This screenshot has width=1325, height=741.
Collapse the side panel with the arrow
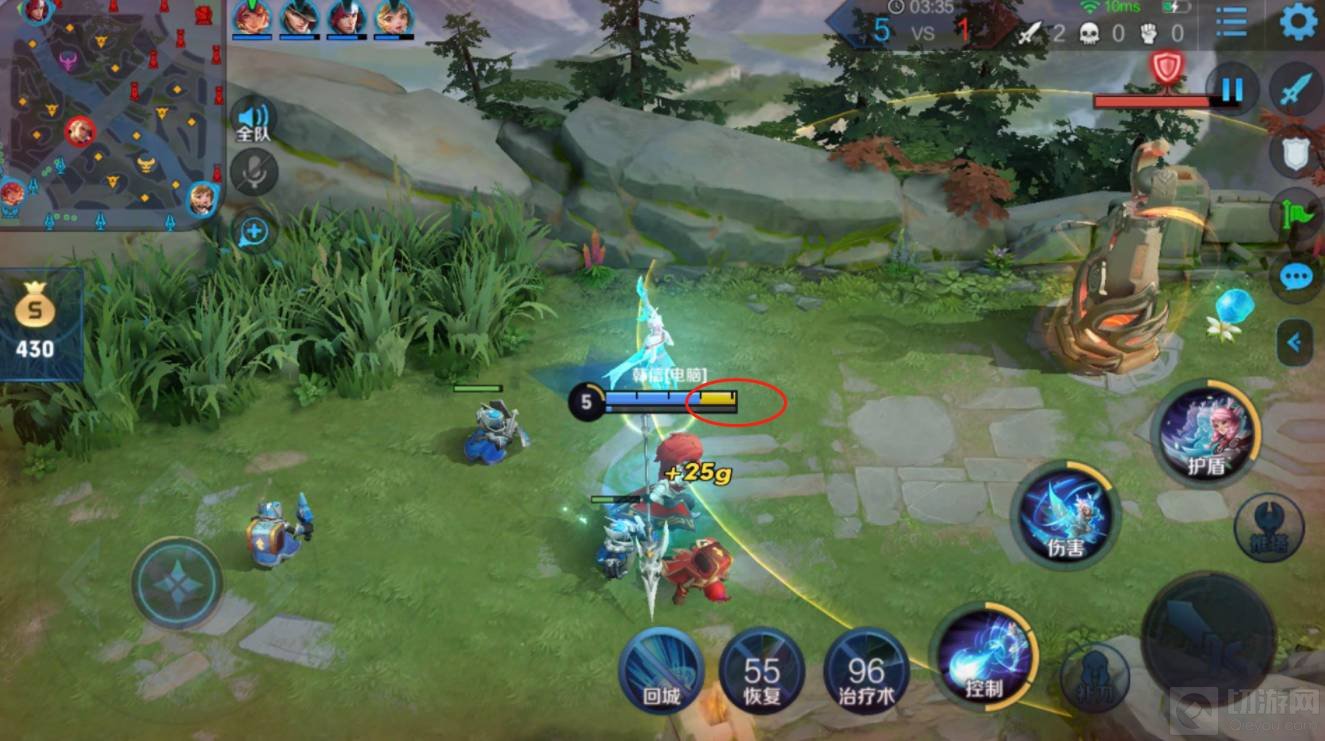click(1295, 343)
